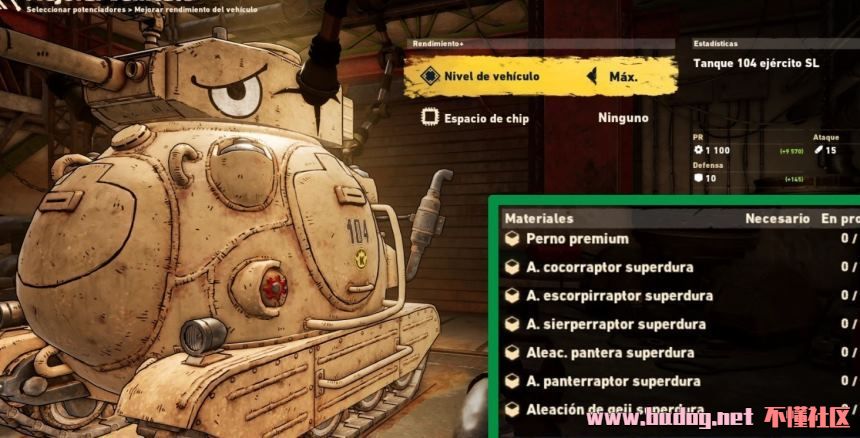Pick the A. cocorraptor superdura material

pyautogui.click(x=609, y=267)
